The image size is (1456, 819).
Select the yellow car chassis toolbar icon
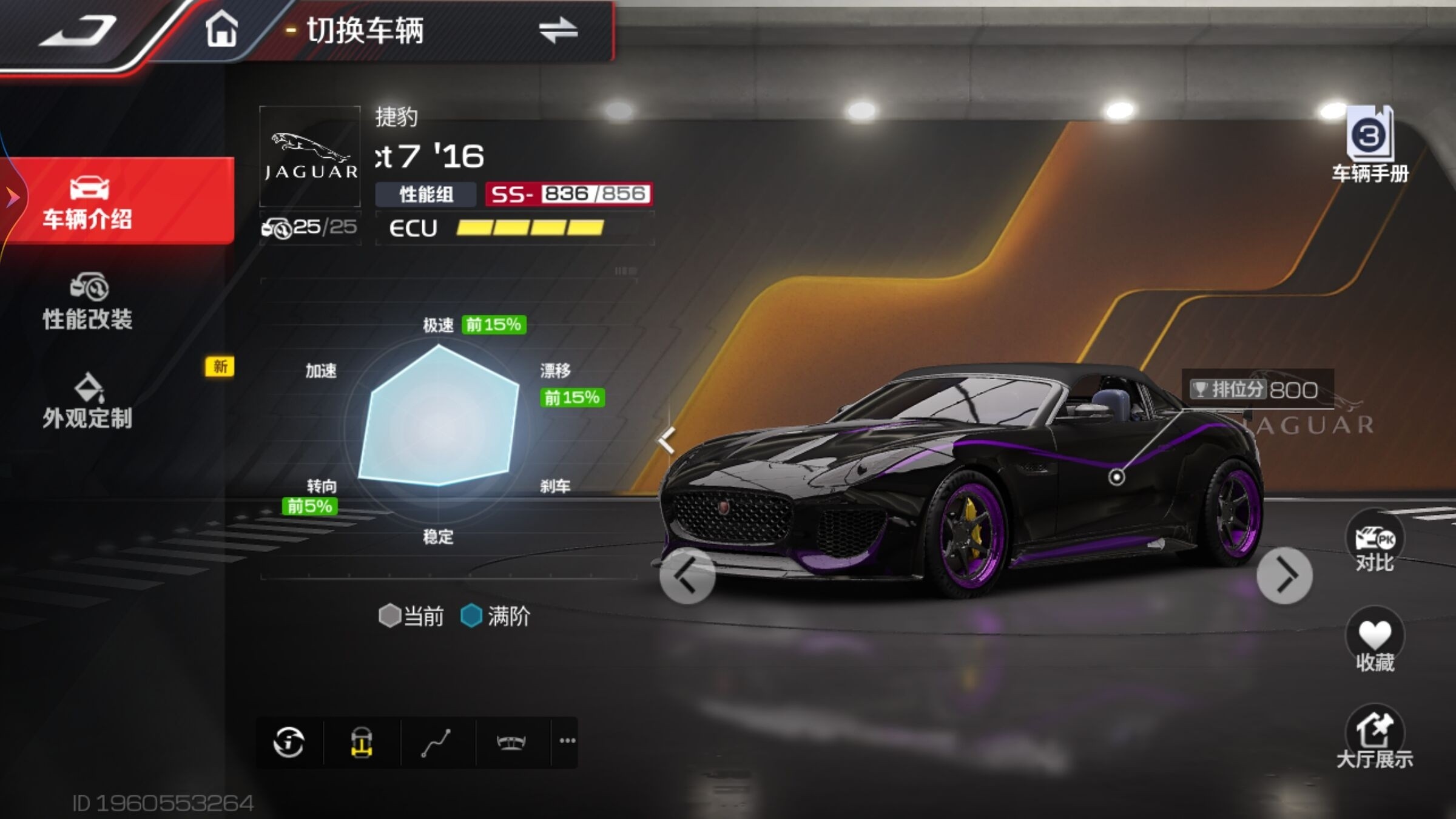pos(362,742)
